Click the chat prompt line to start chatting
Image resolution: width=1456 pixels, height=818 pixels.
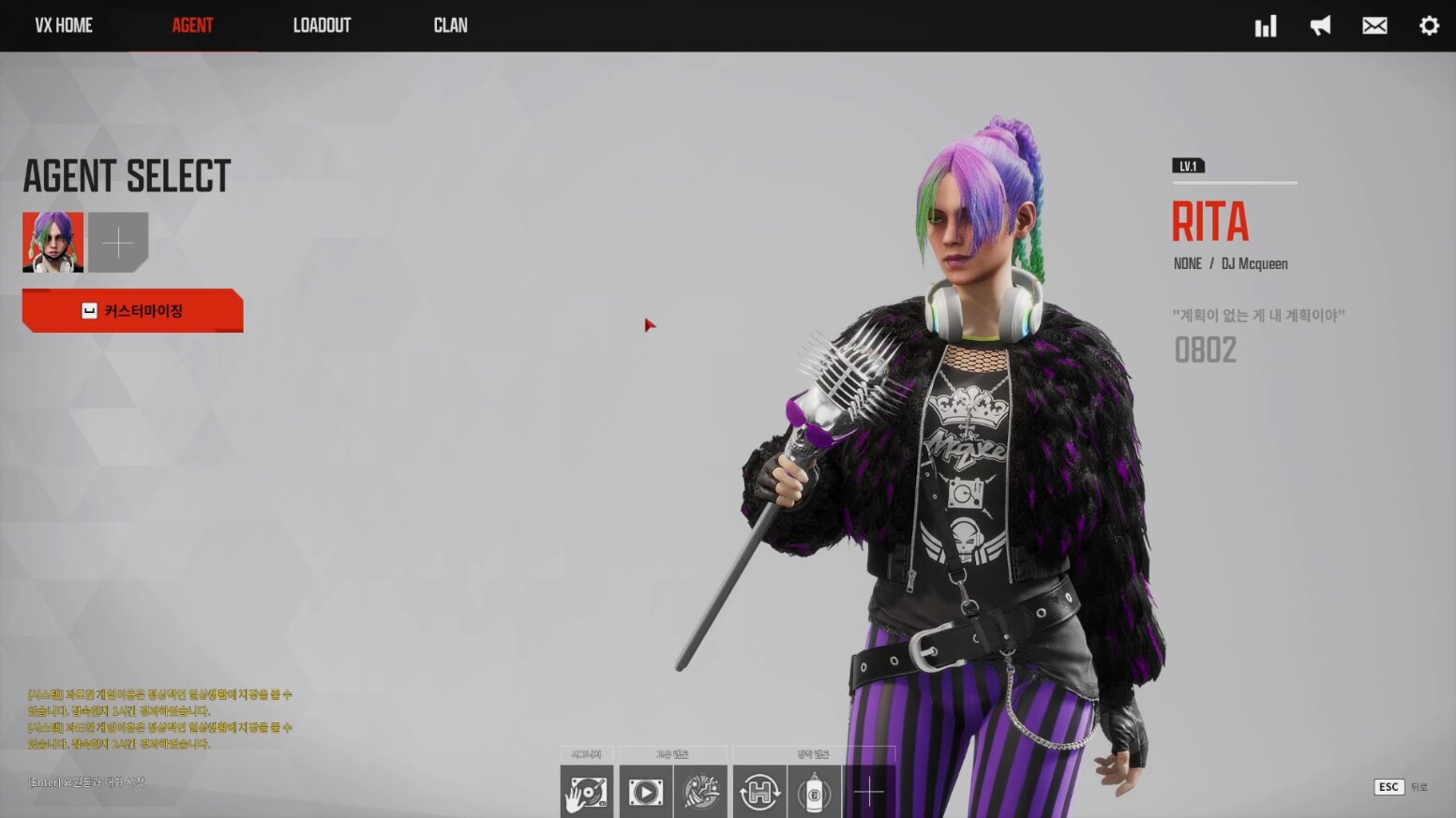(86, 782)
